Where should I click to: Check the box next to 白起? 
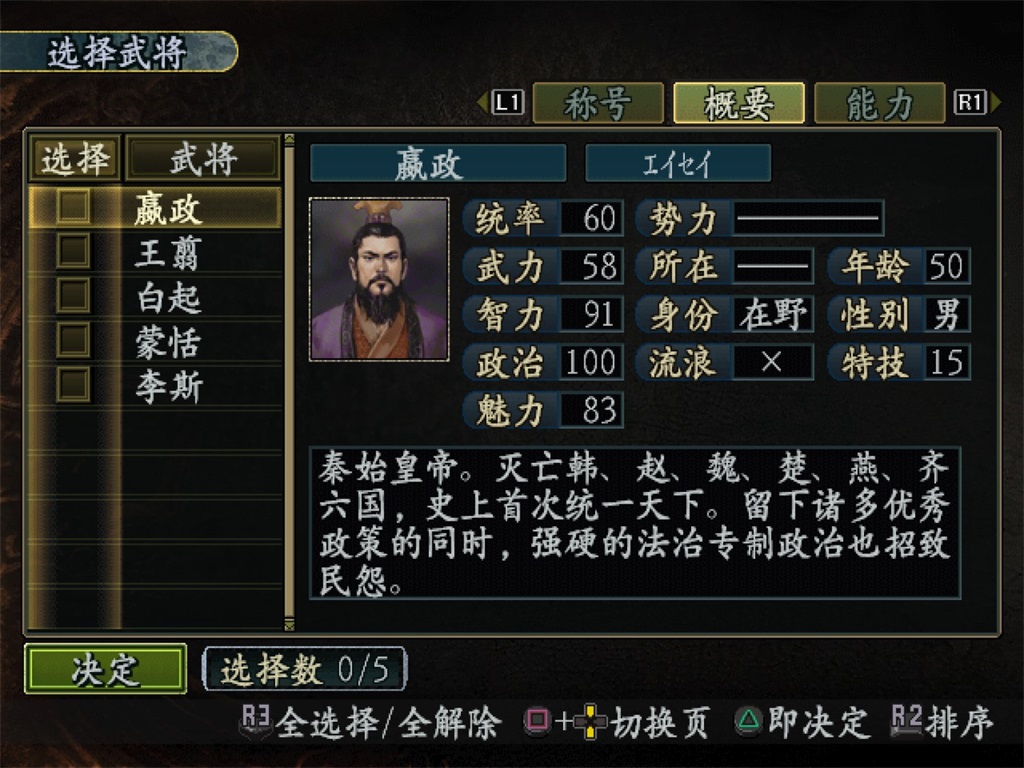tap(73, 296)
